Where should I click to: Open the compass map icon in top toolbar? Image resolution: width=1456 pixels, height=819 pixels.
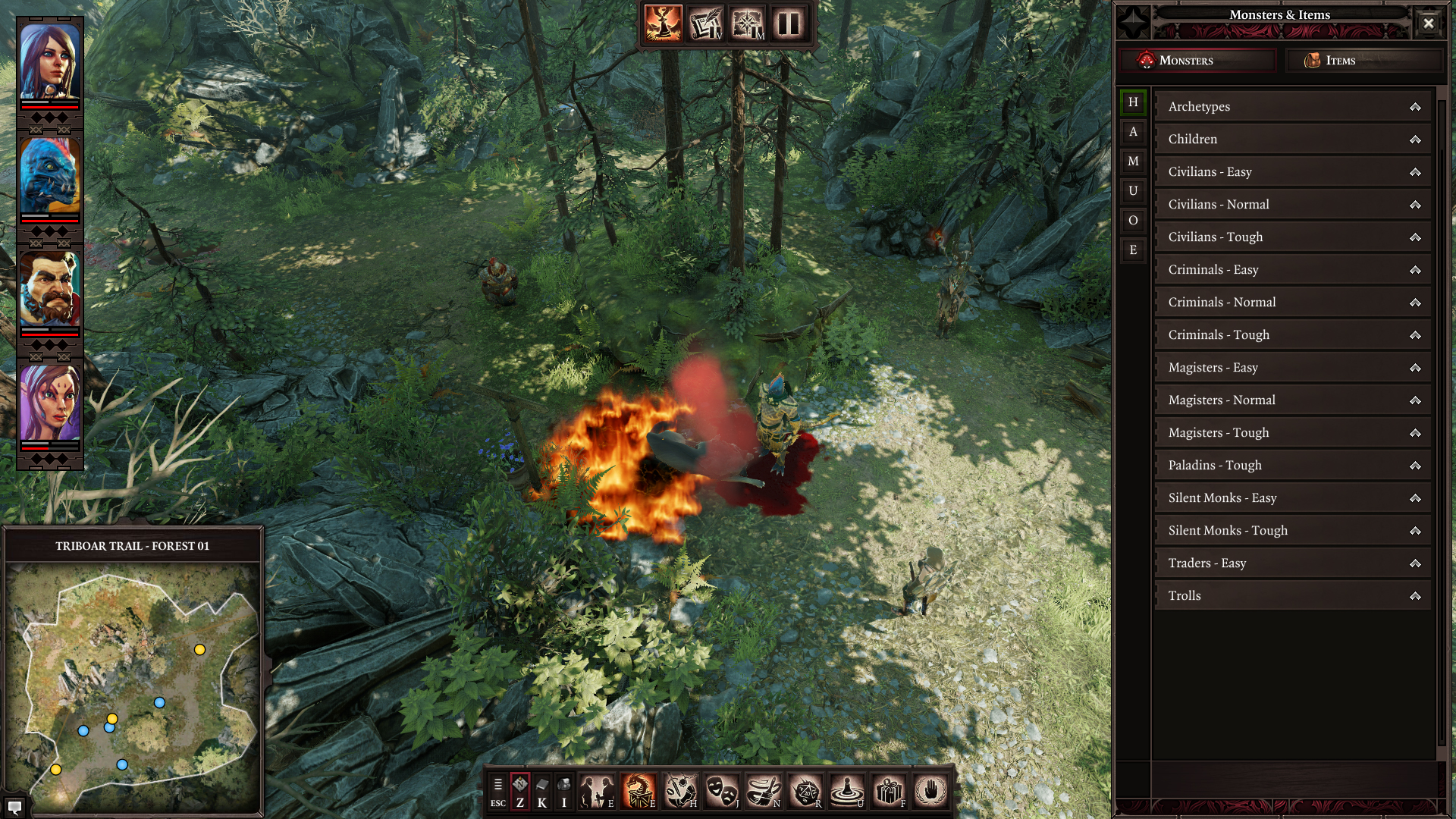747,24
